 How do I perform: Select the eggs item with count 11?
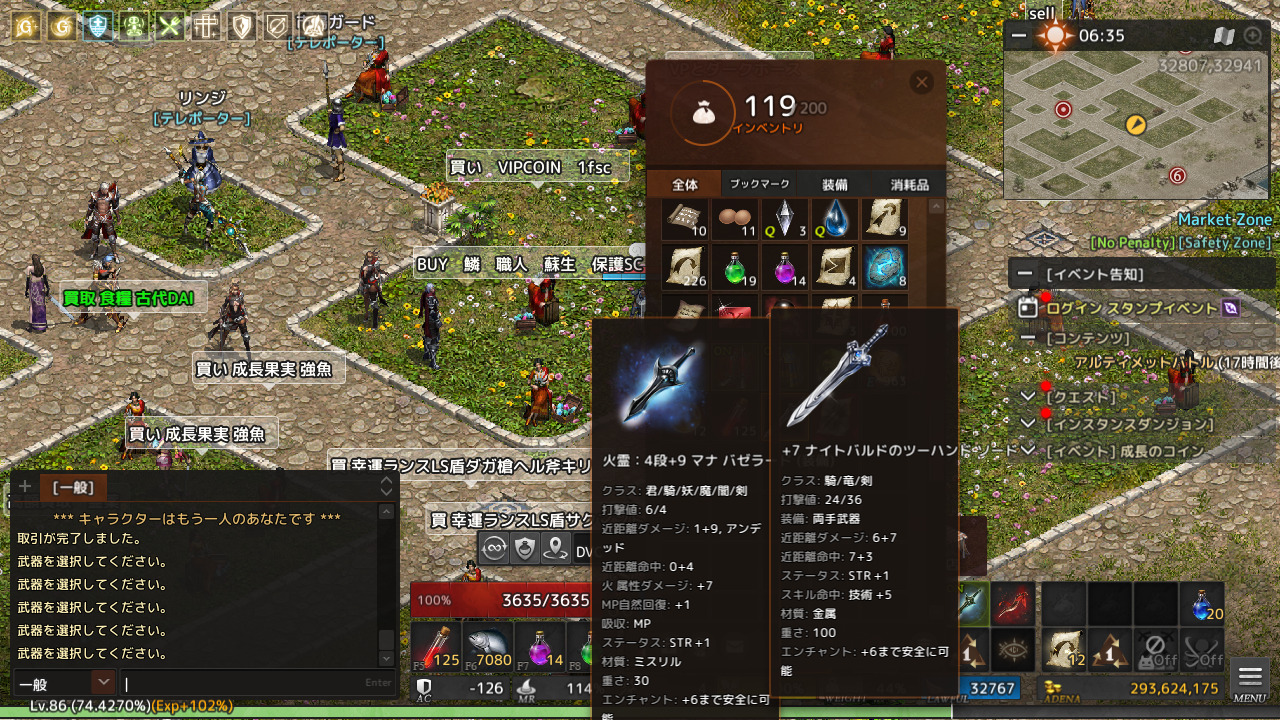pyautogui.click(x=736, y=219)
